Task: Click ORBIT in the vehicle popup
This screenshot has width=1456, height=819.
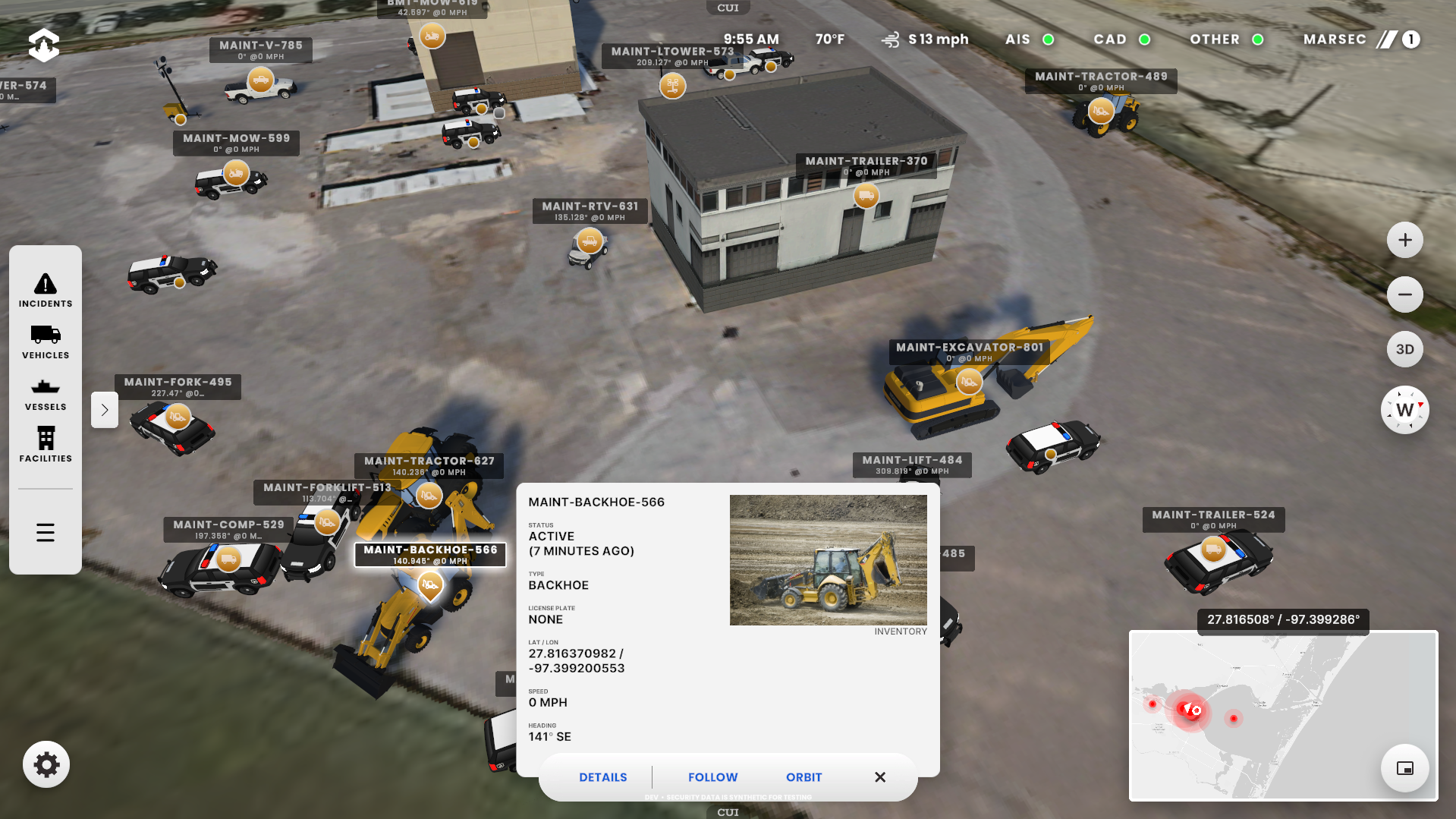Action: coord(803,776)
